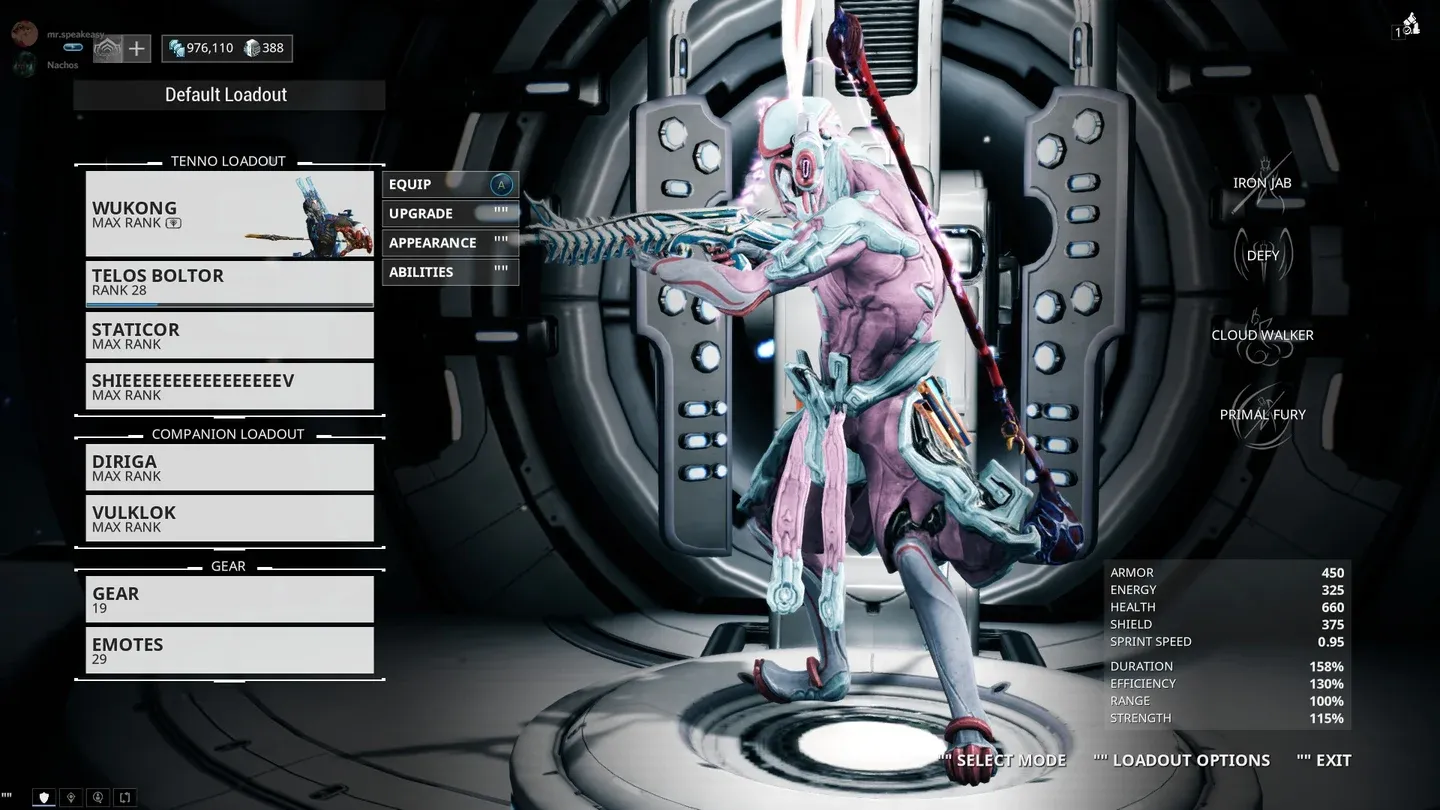Open the Upgrade menu option
This screenshot has height=810, width=1440.
point(450,213)
